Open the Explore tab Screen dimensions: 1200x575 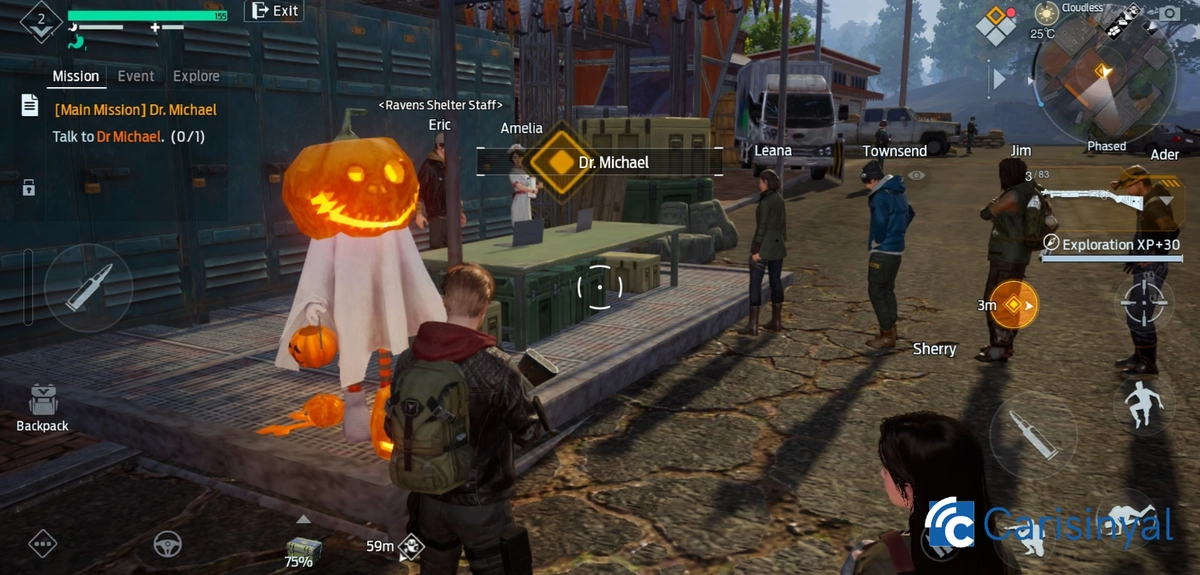click(196, 76)
